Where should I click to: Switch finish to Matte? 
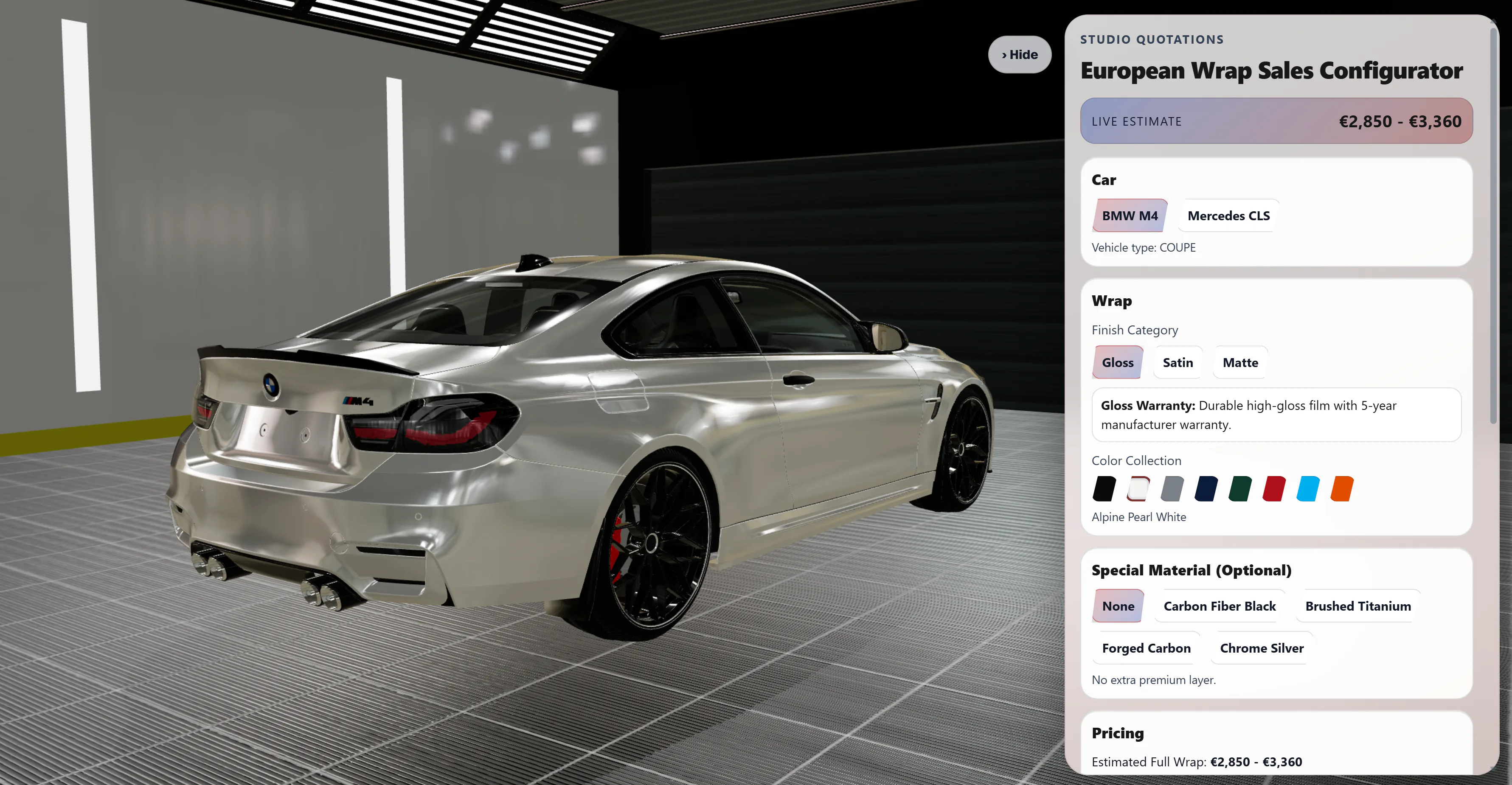1239,362
